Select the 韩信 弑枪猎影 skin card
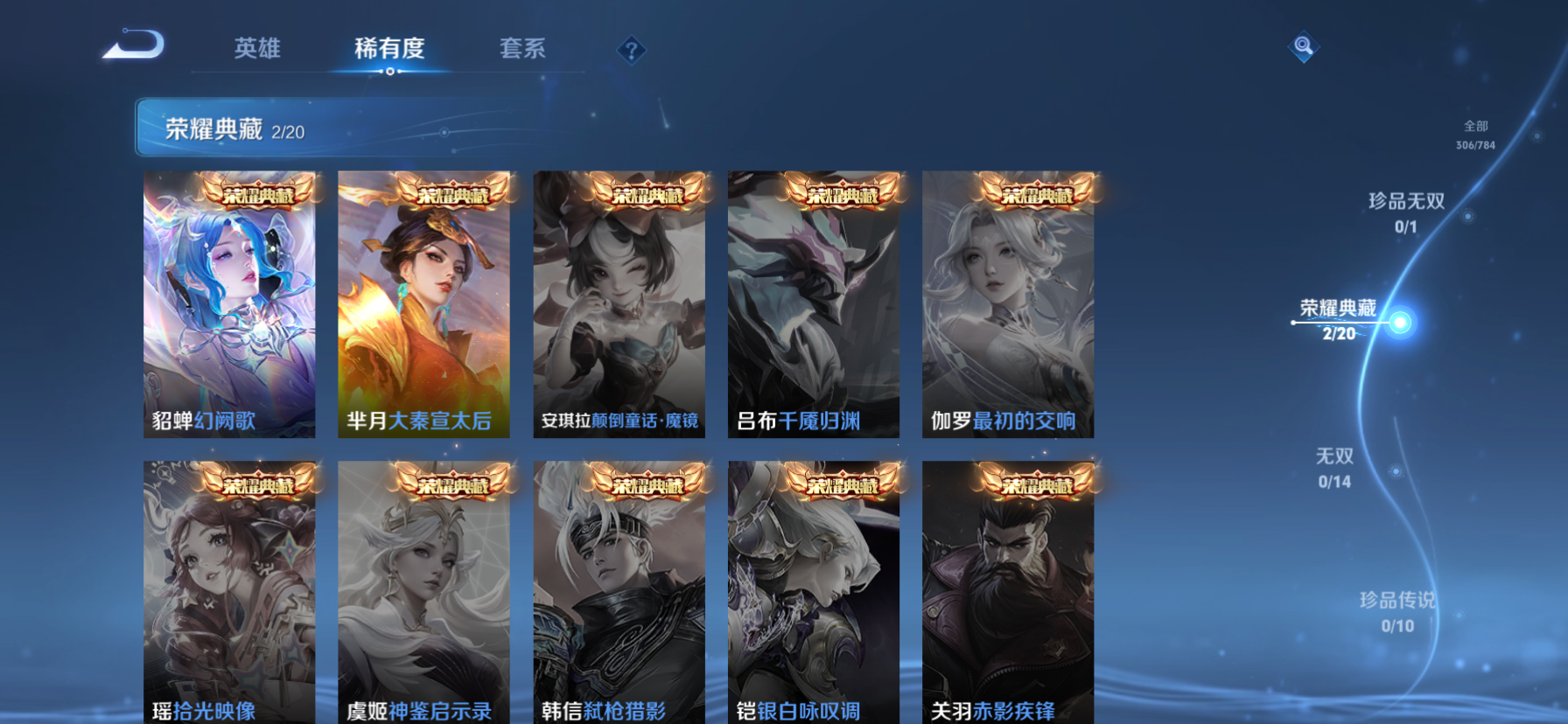The width and height of the screenshot is (1568, 724). coord(619,592)
